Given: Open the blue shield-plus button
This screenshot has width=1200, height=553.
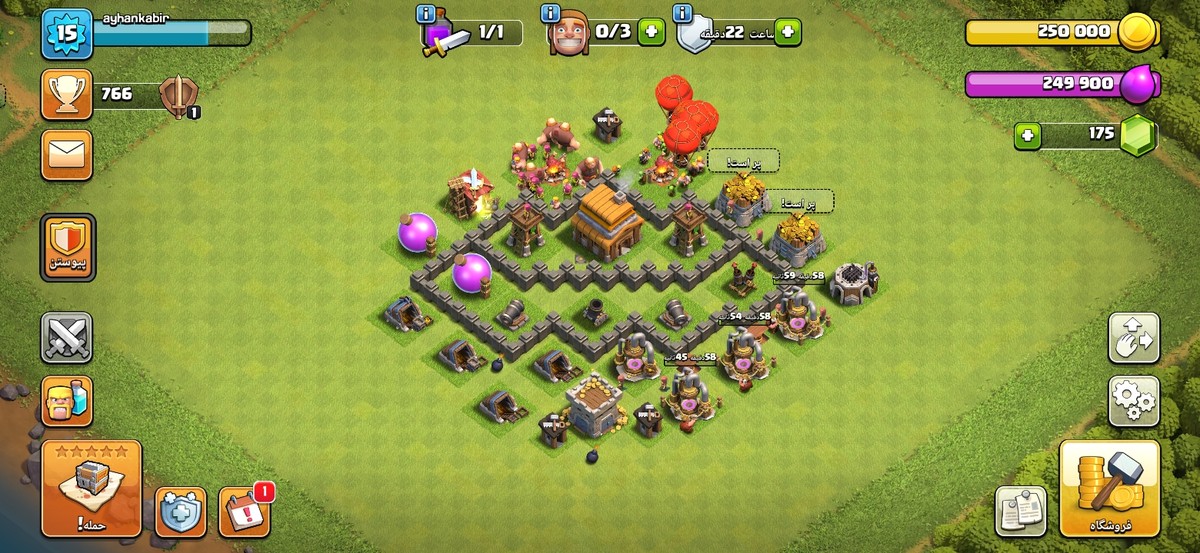Looking at the screenshot, I should tap(180, 512).
